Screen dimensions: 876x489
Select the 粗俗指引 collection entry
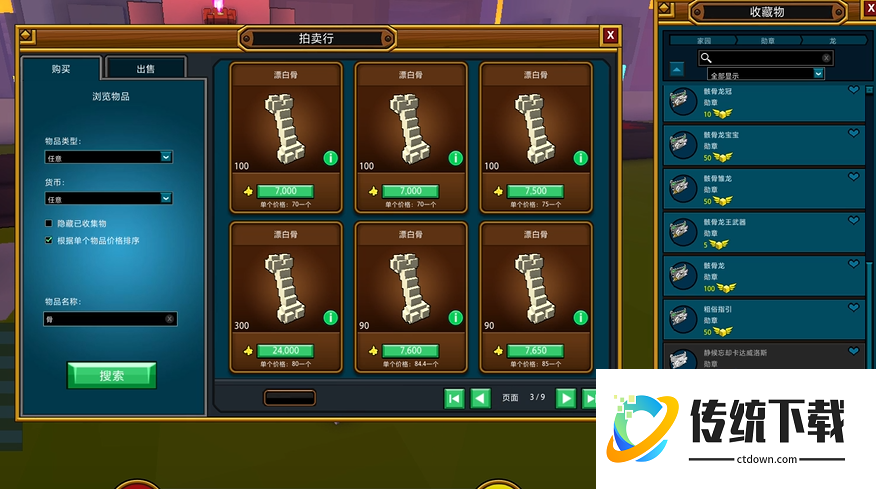tap(765, 320)
